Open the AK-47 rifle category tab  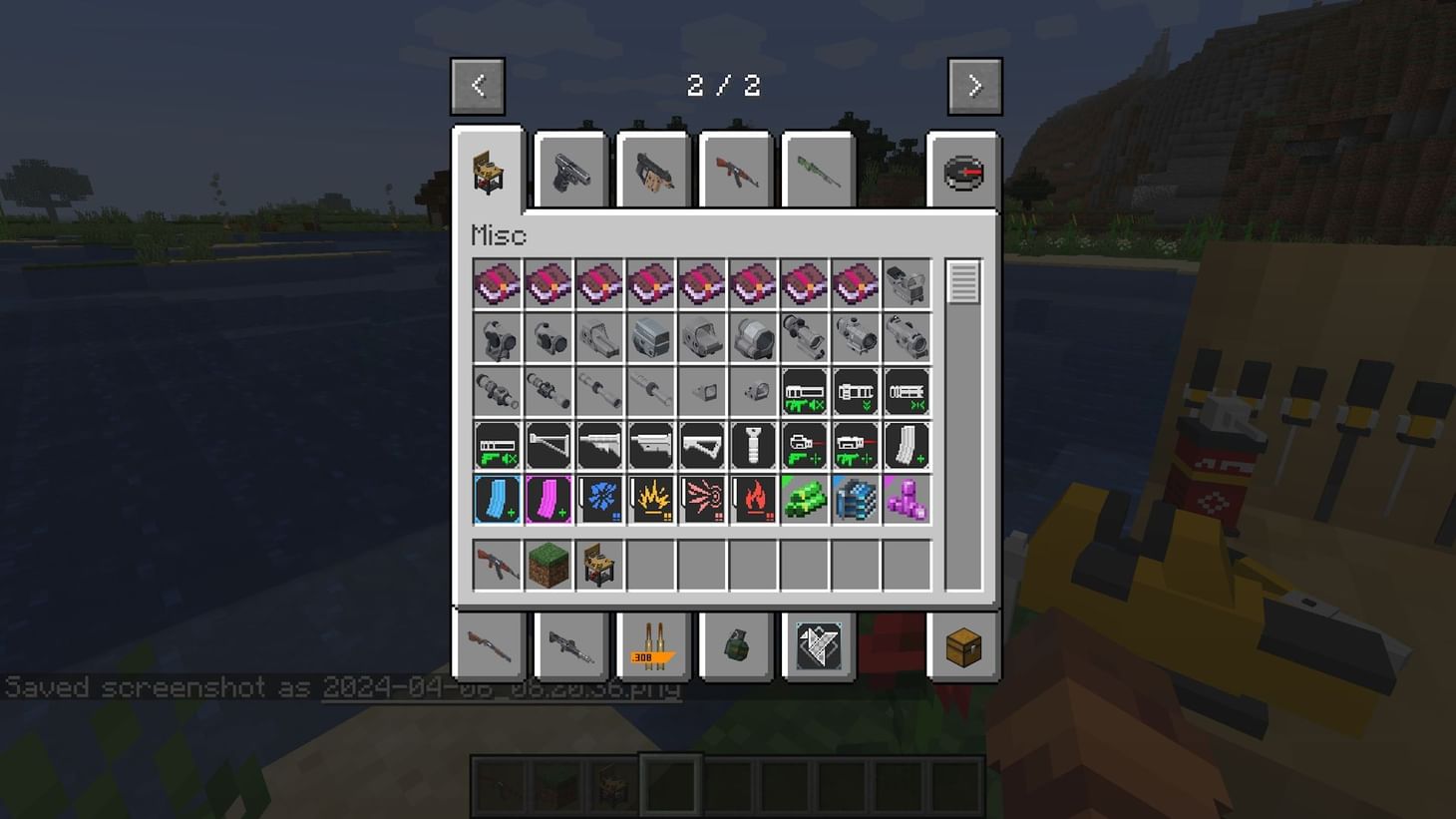click(734, 170)
